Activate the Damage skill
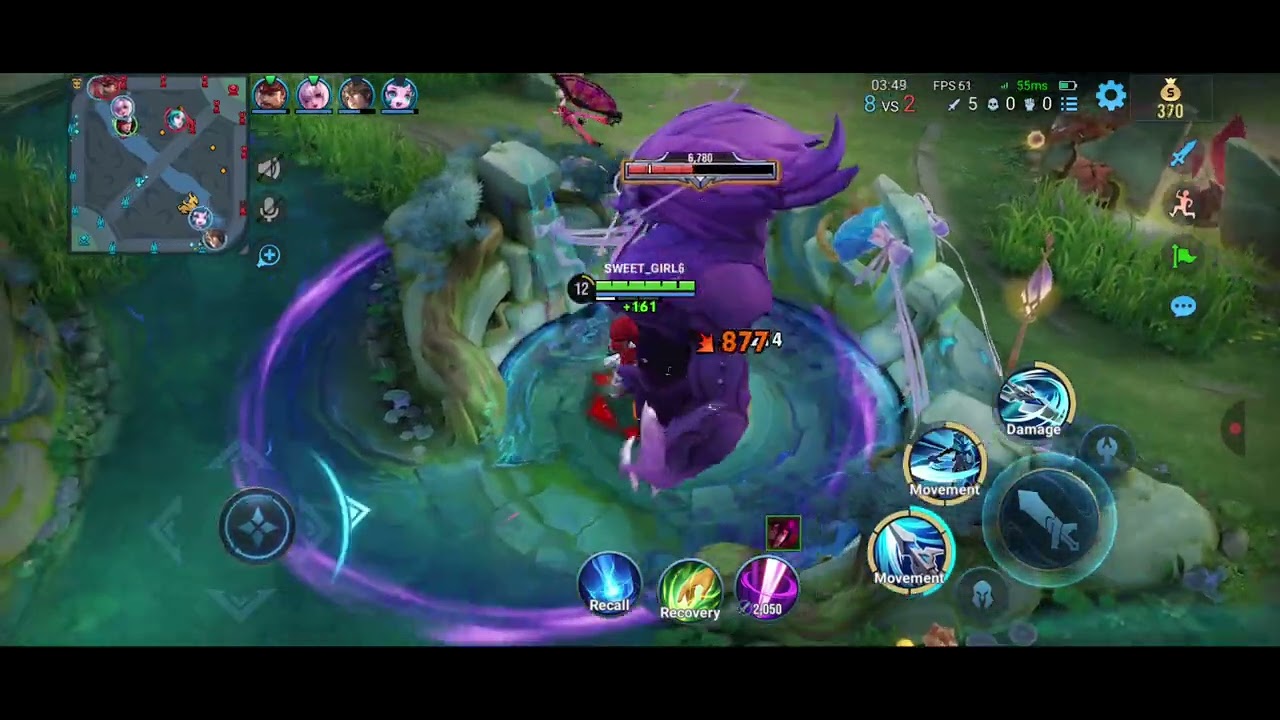 pos(1034,402)
